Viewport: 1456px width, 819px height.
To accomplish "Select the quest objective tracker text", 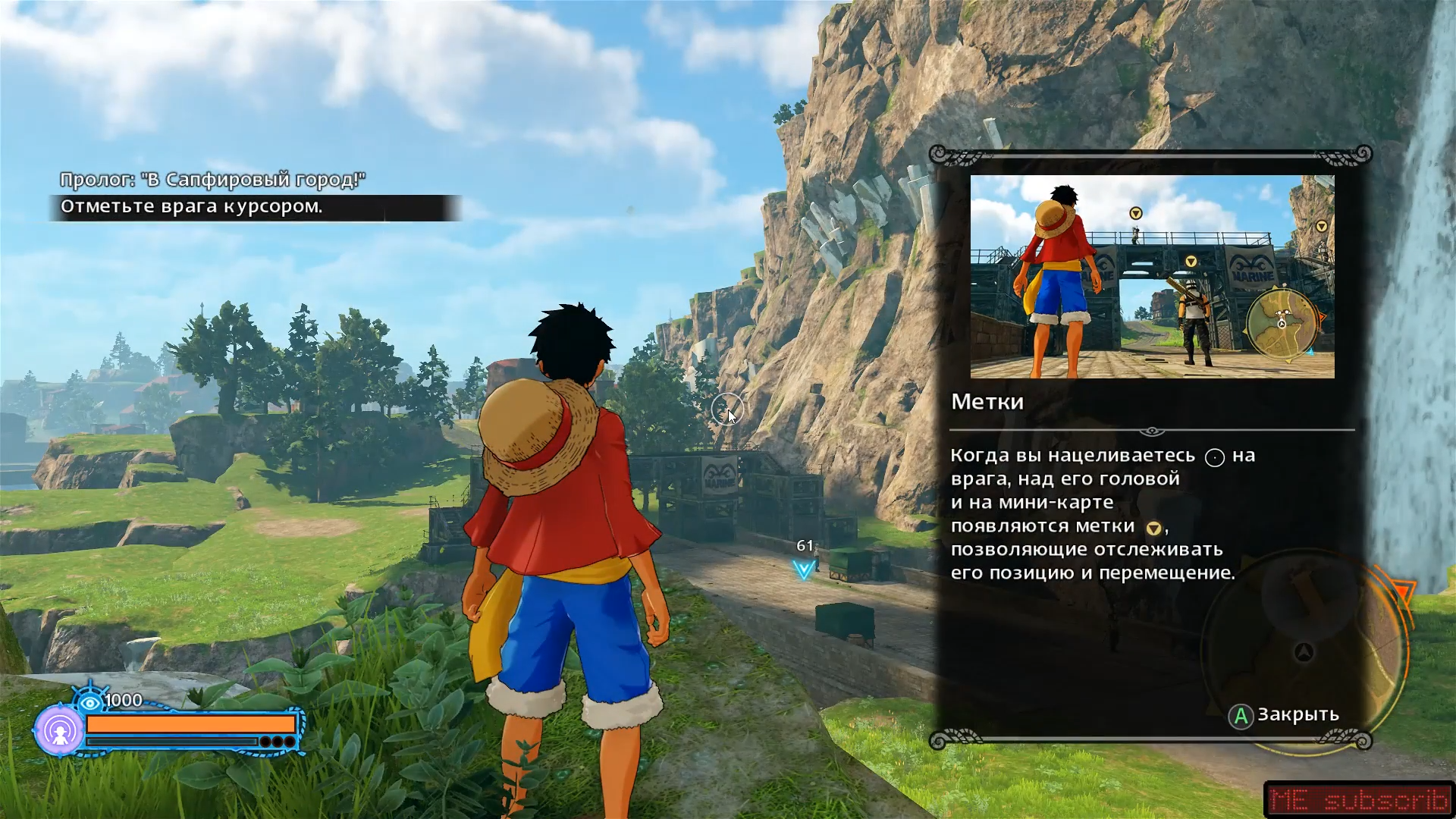I will point(191,207).
